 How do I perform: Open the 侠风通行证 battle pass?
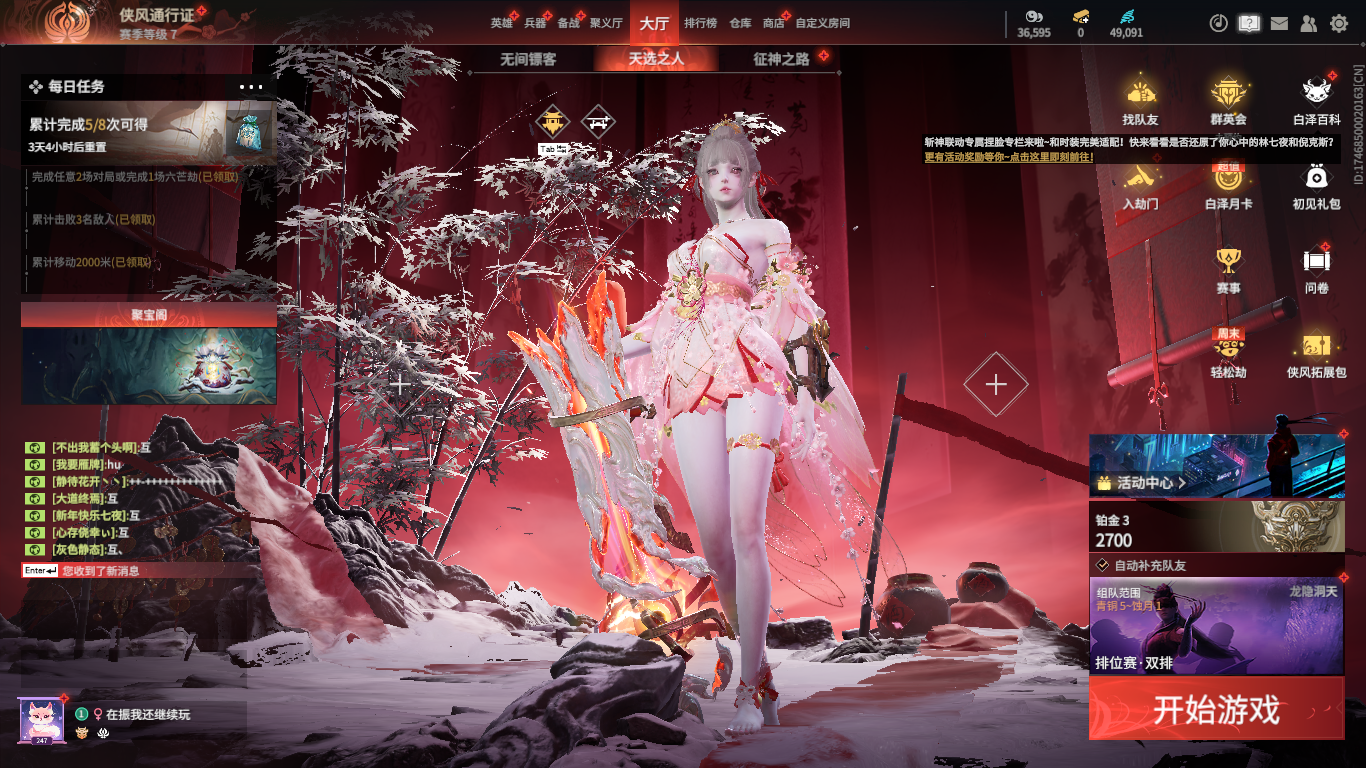point(156,15)
